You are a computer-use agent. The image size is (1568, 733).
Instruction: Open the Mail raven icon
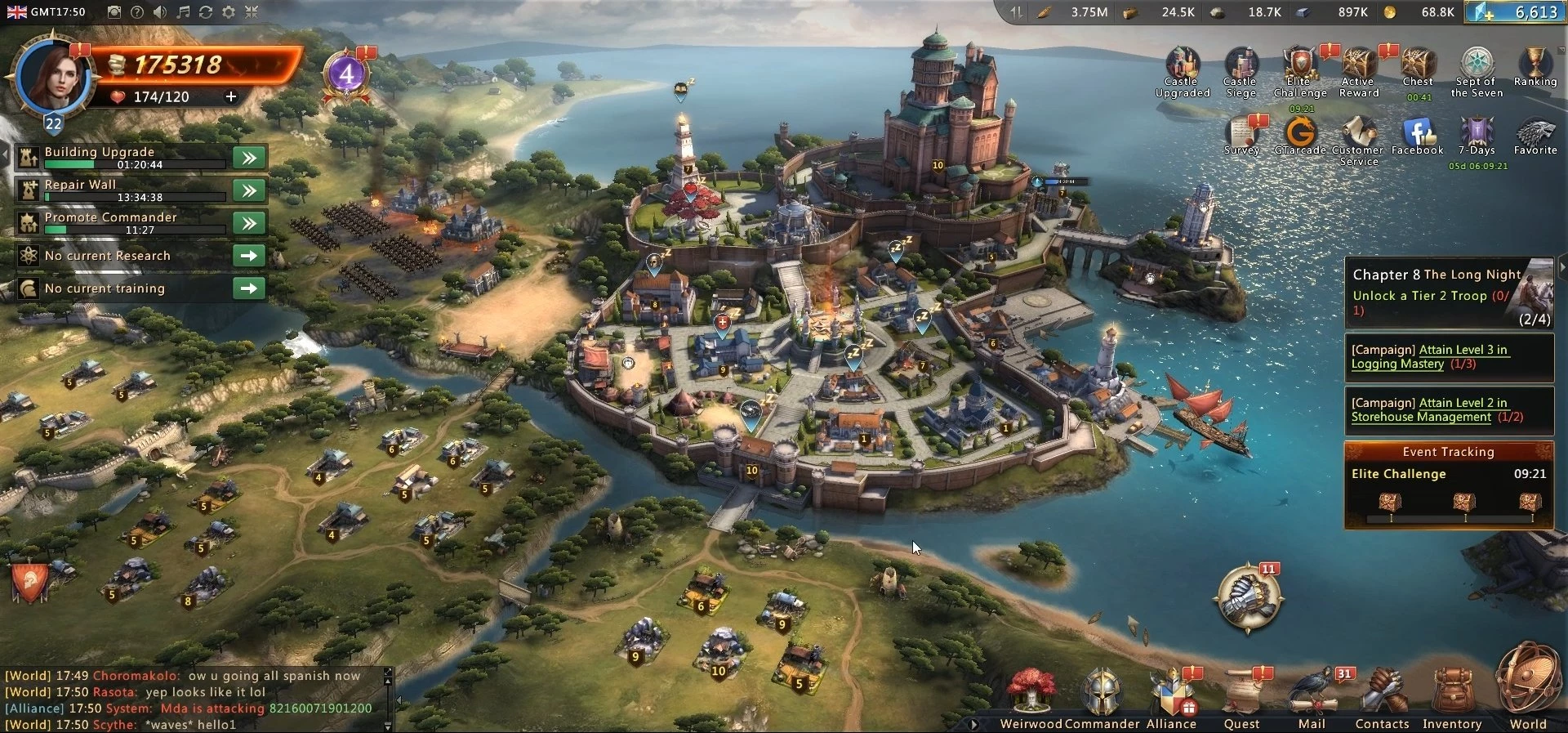1312,695
